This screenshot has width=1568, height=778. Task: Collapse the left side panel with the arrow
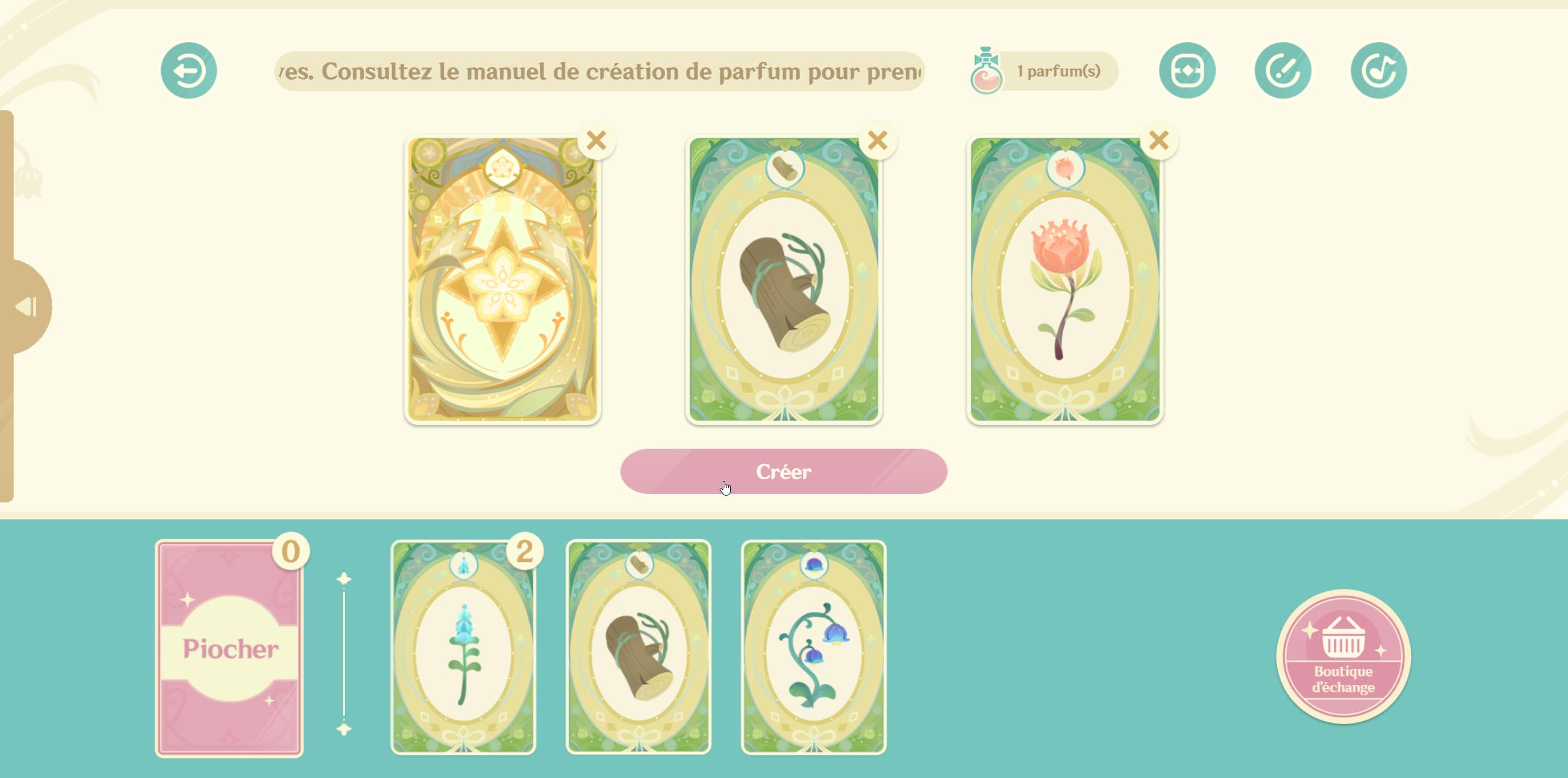[26, 306]
